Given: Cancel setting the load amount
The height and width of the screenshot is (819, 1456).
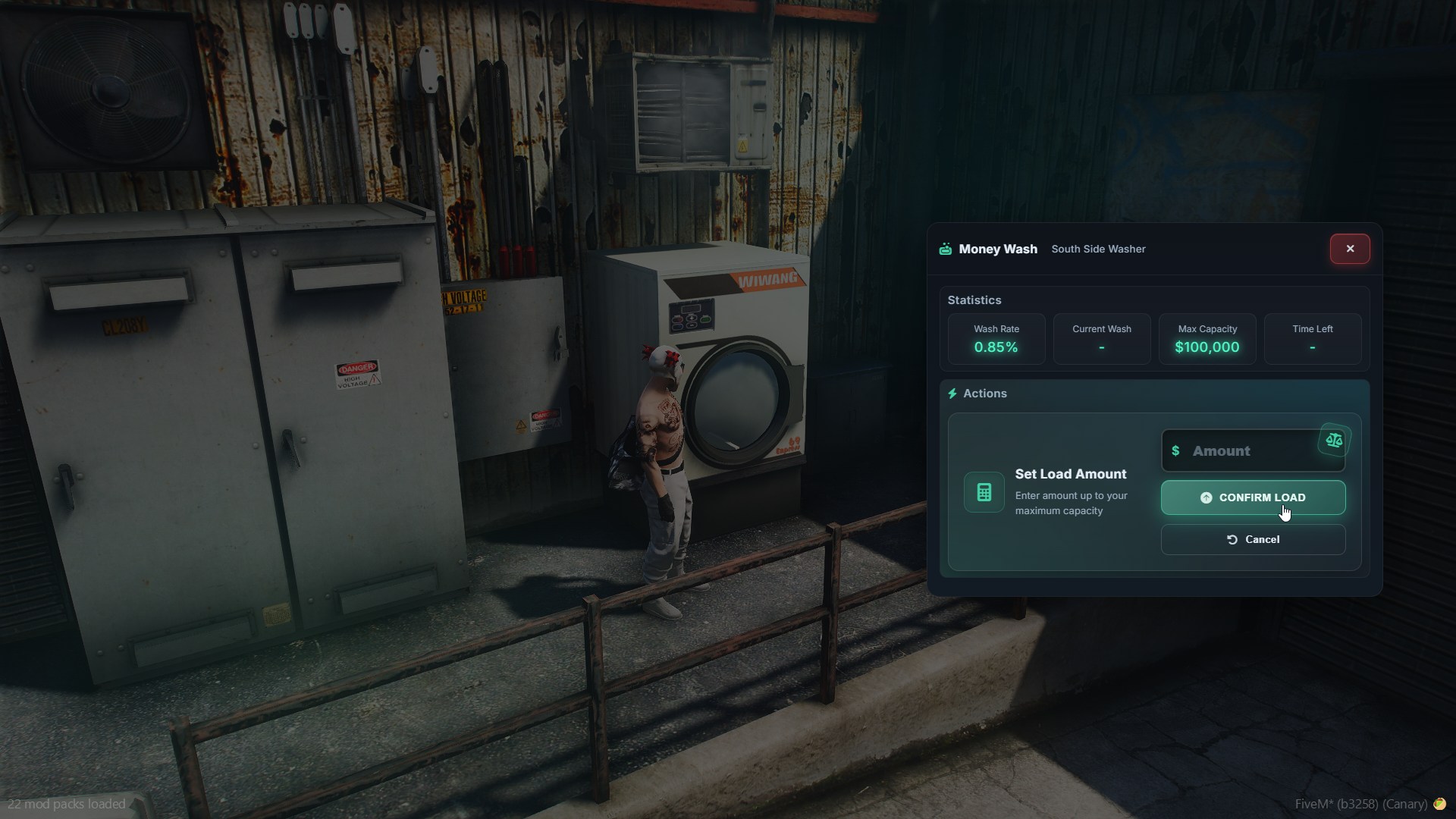Looking at the screenshot, I should pos(1253,539).
